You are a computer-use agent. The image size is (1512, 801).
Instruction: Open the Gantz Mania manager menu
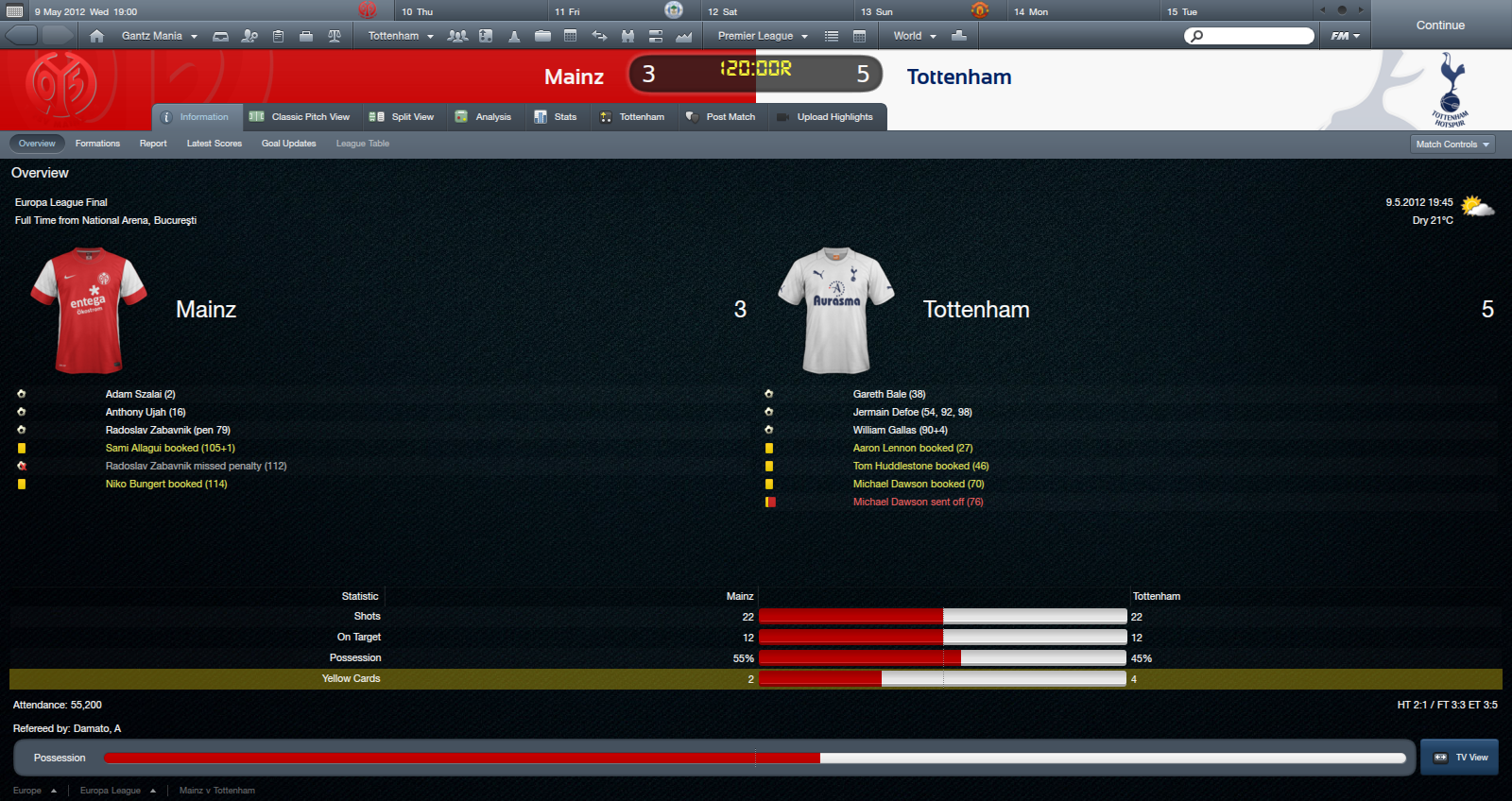tap(159, 36)
